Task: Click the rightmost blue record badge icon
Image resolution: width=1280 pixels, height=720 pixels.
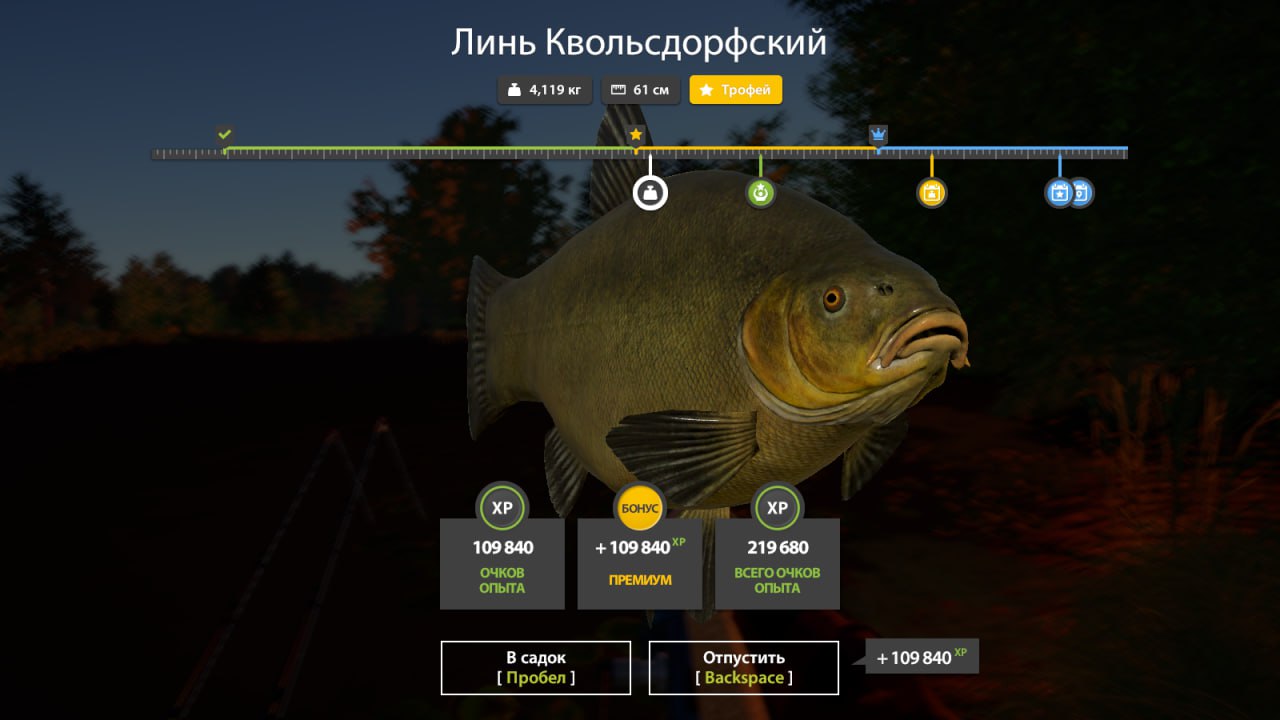Action: (x=1080, y=193)
